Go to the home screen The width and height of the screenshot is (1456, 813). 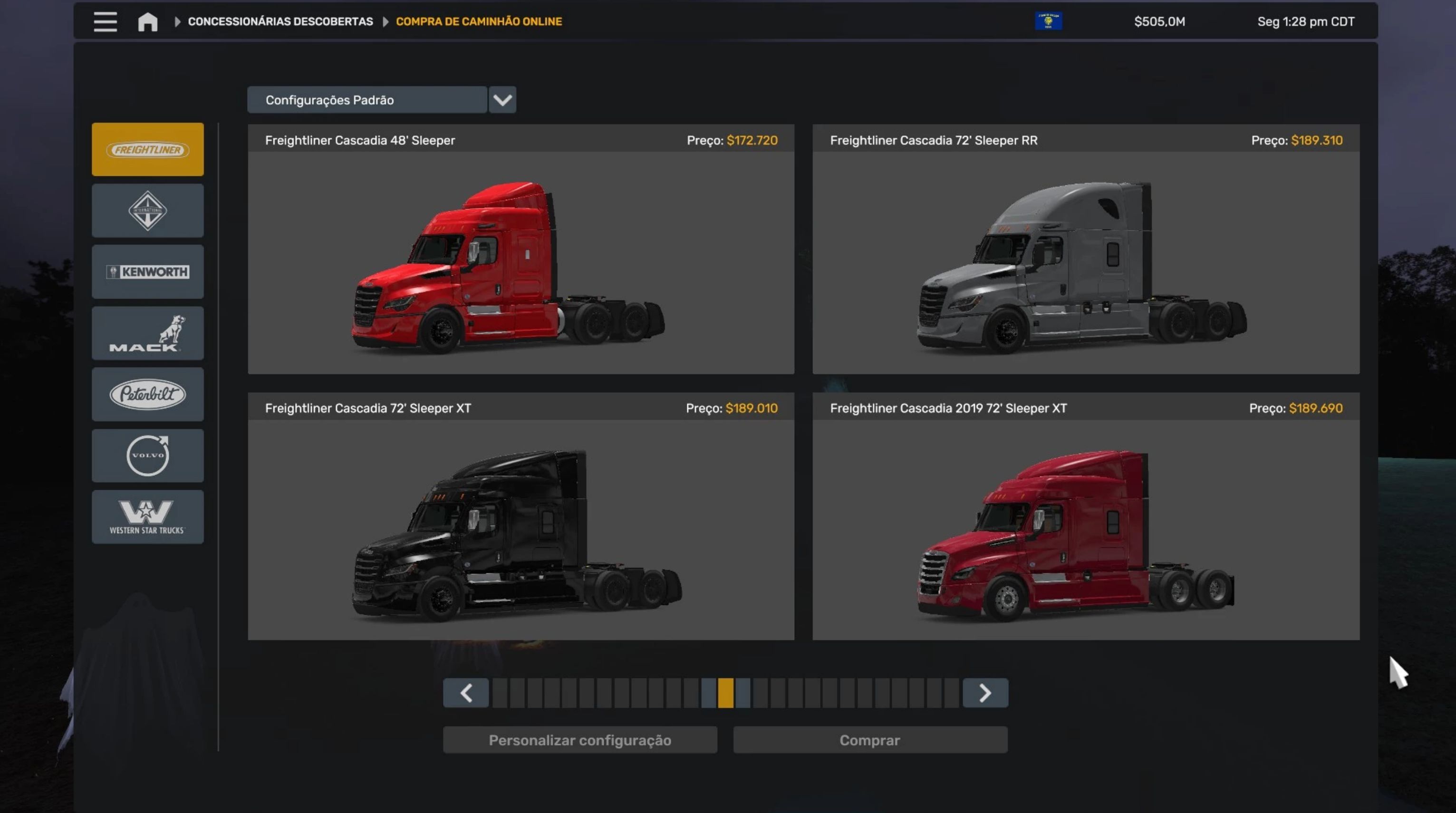pos(147,21)
